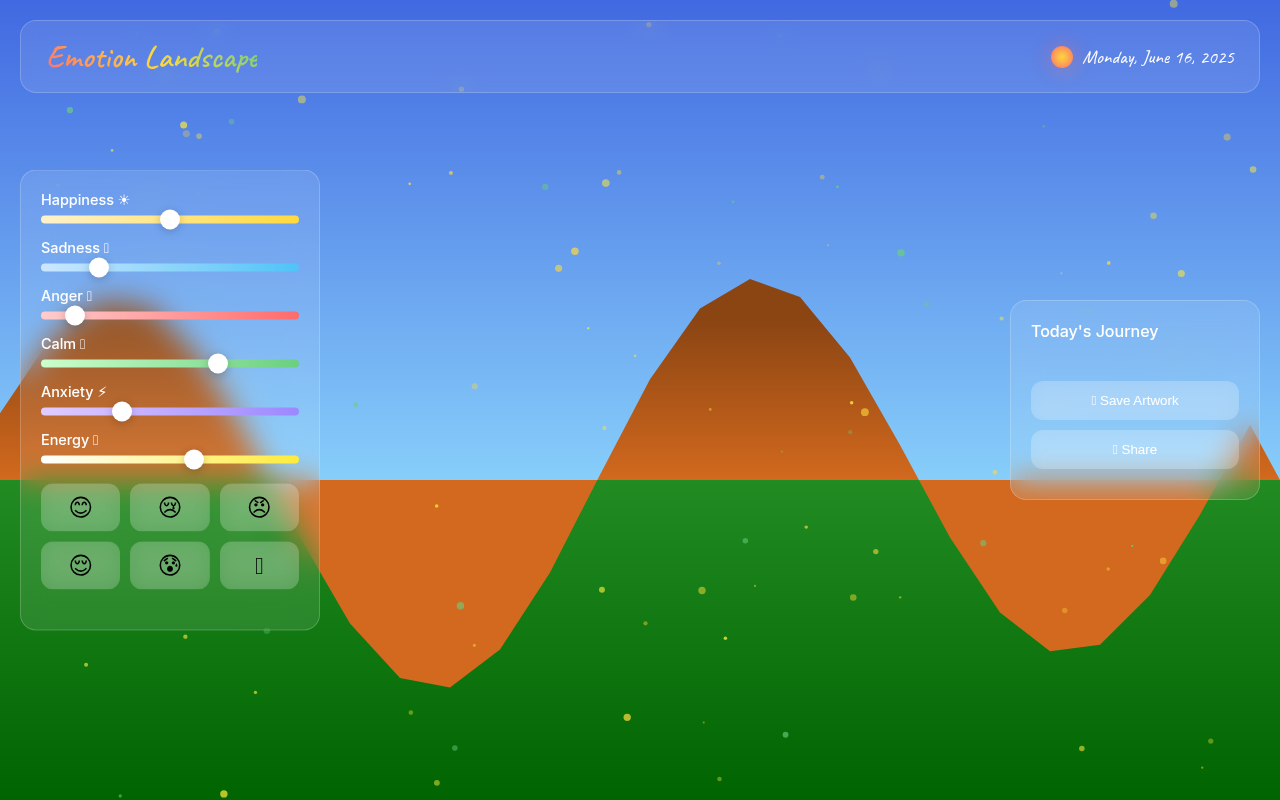Click the Emotion Landscape title

152,58
